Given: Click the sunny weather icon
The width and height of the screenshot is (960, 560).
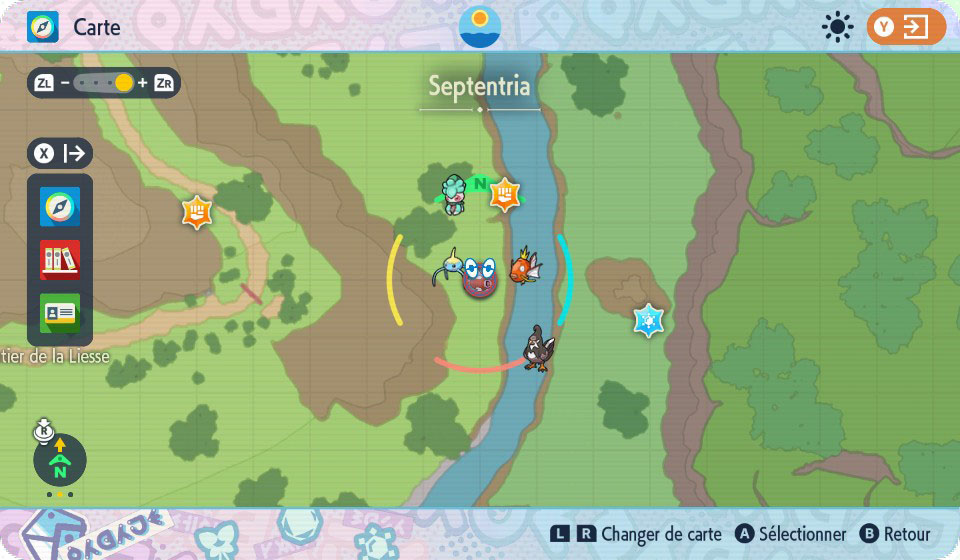Looking at the screenshot, I should pos(836,27).
